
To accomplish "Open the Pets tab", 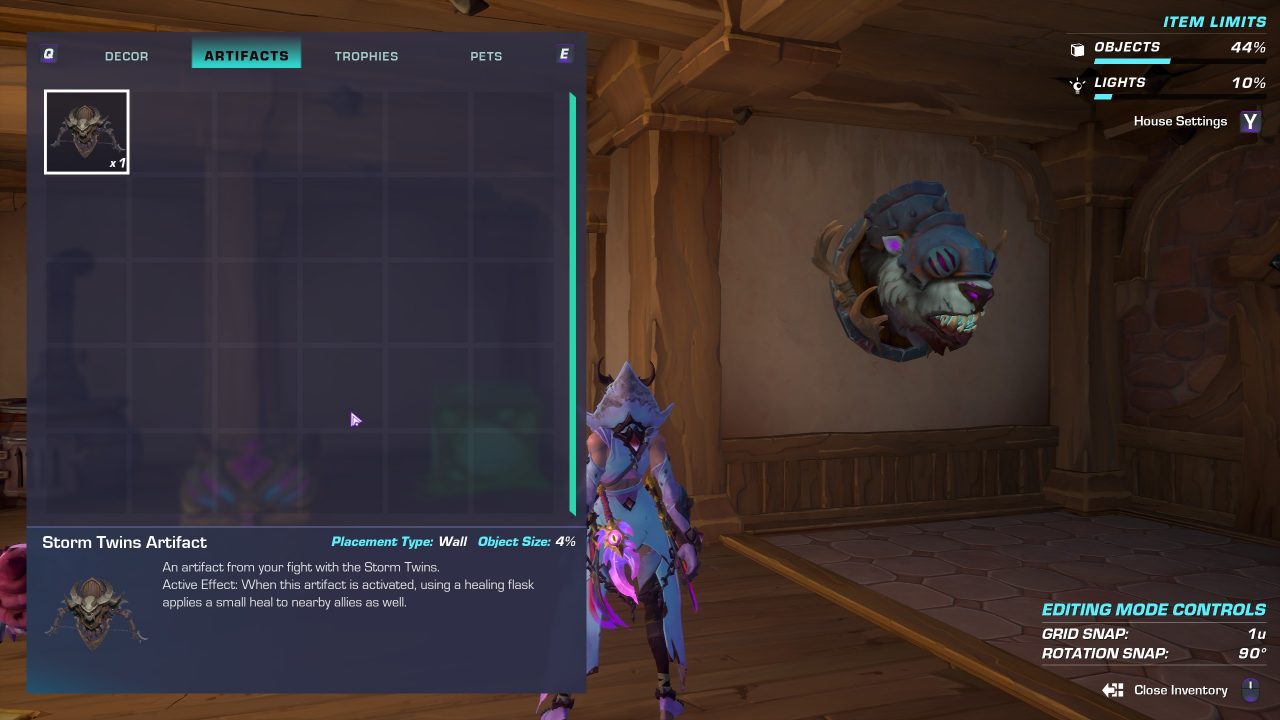I will point(486,56).
